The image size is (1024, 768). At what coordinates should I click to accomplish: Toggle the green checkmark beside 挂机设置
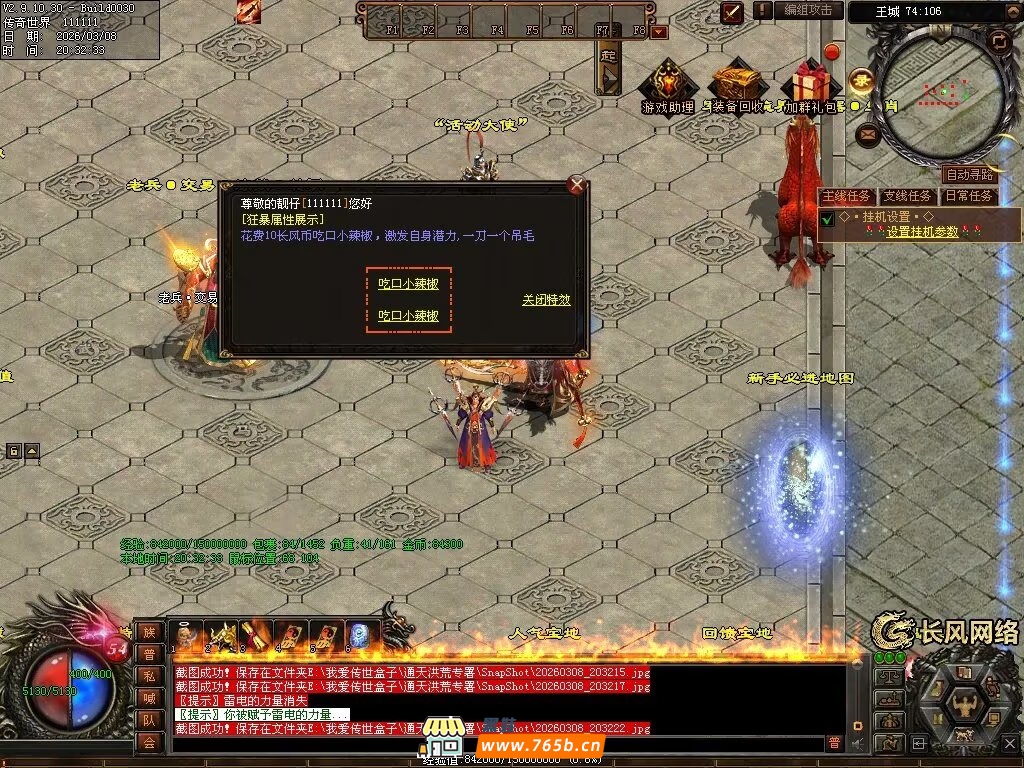827,219
